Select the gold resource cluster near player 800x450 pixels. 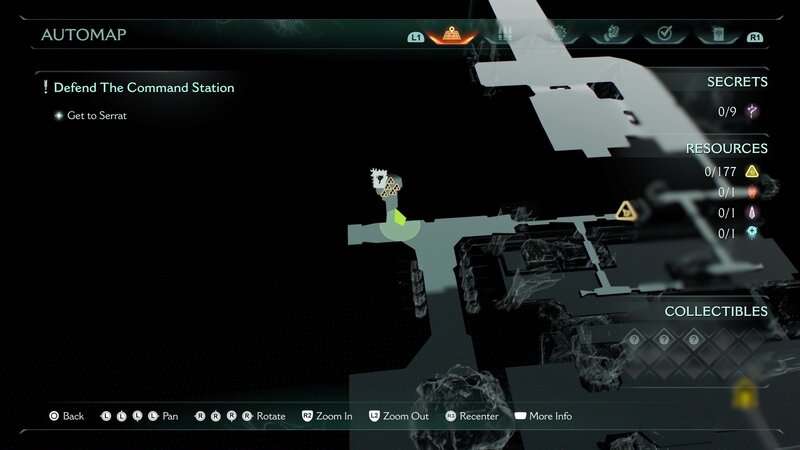click(391, 190)
